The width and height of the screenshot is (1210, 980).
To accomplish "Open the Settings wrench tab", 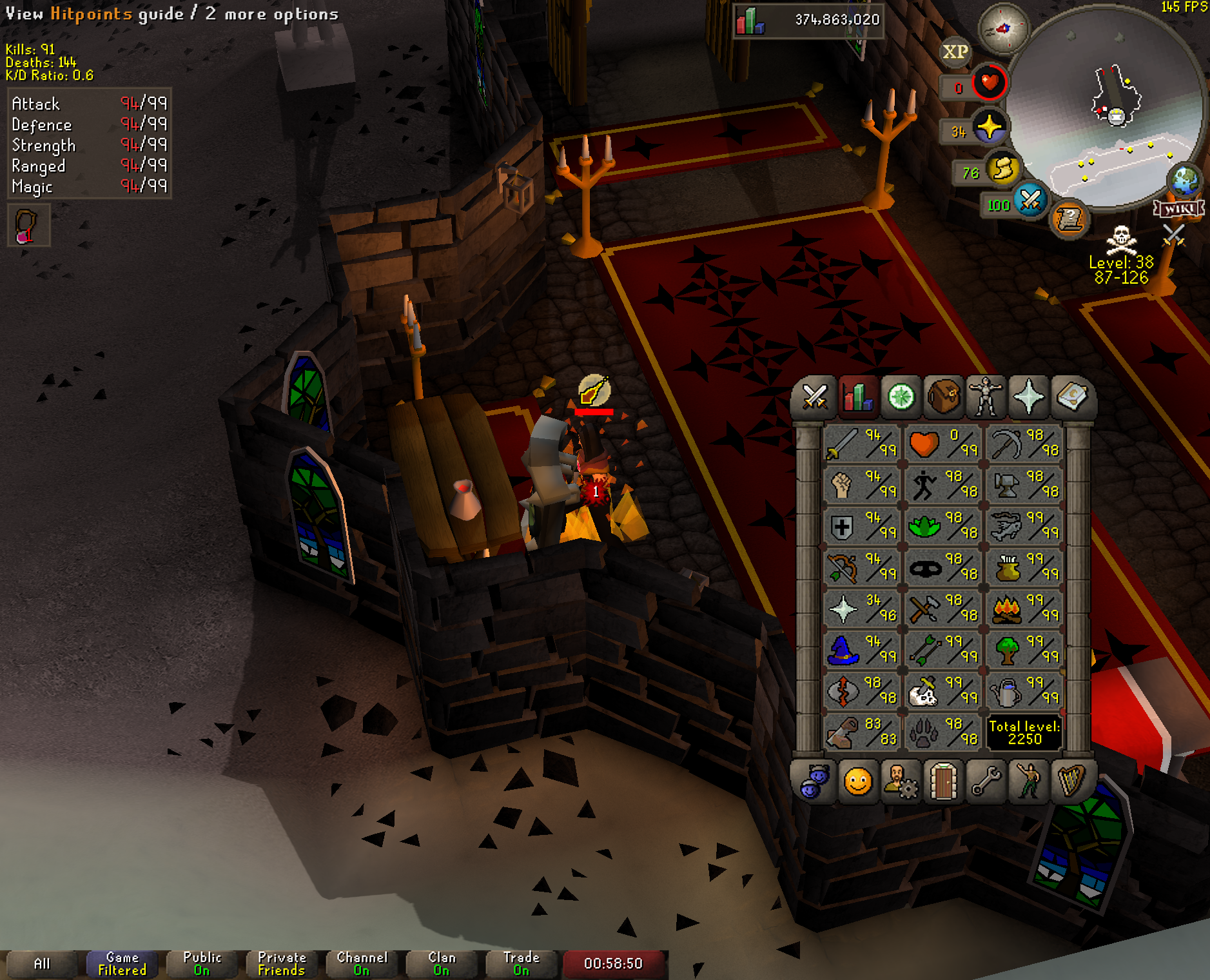I will 986,782.
